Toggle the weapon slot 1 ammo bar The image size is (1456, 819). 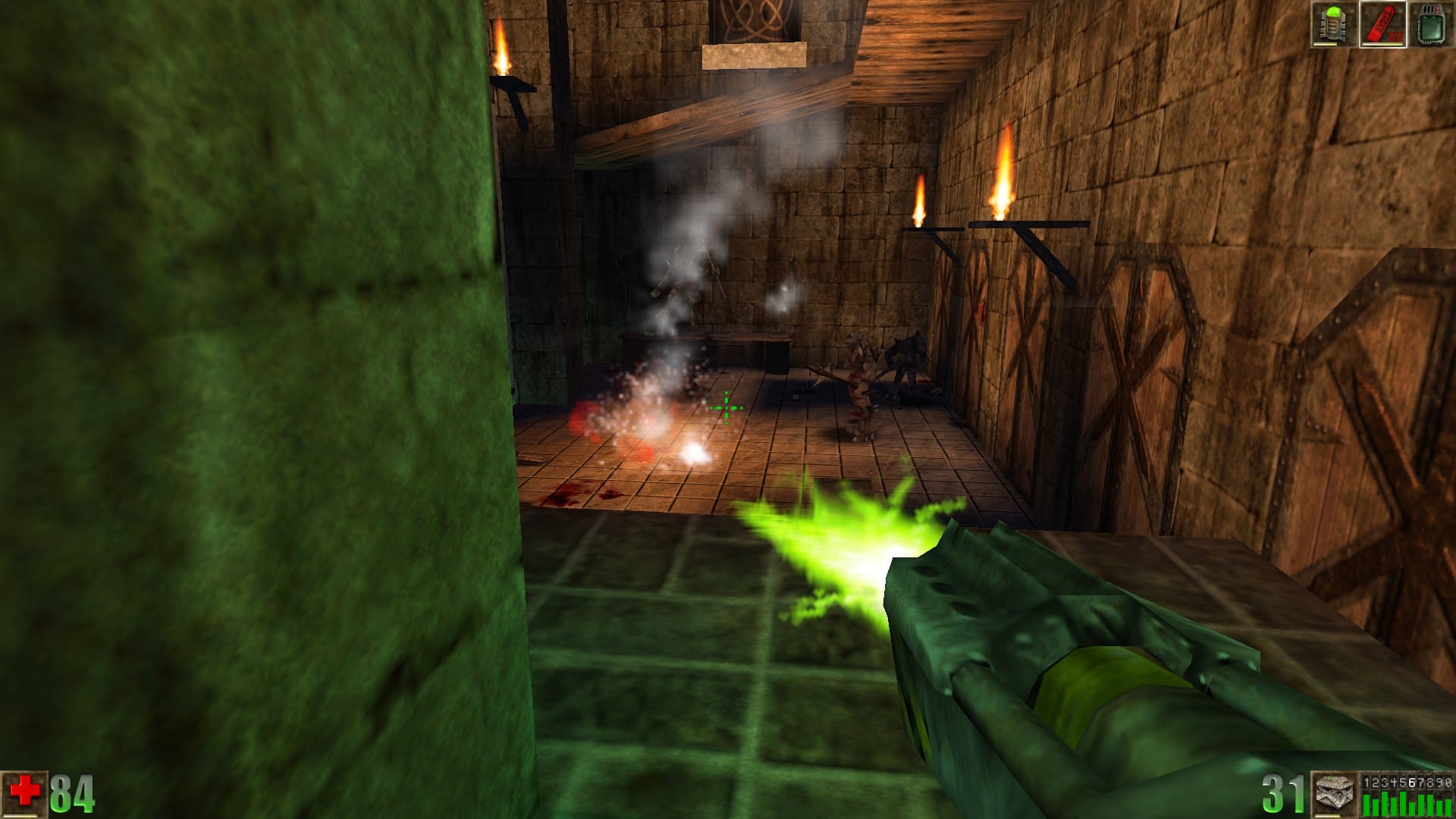1367,805
